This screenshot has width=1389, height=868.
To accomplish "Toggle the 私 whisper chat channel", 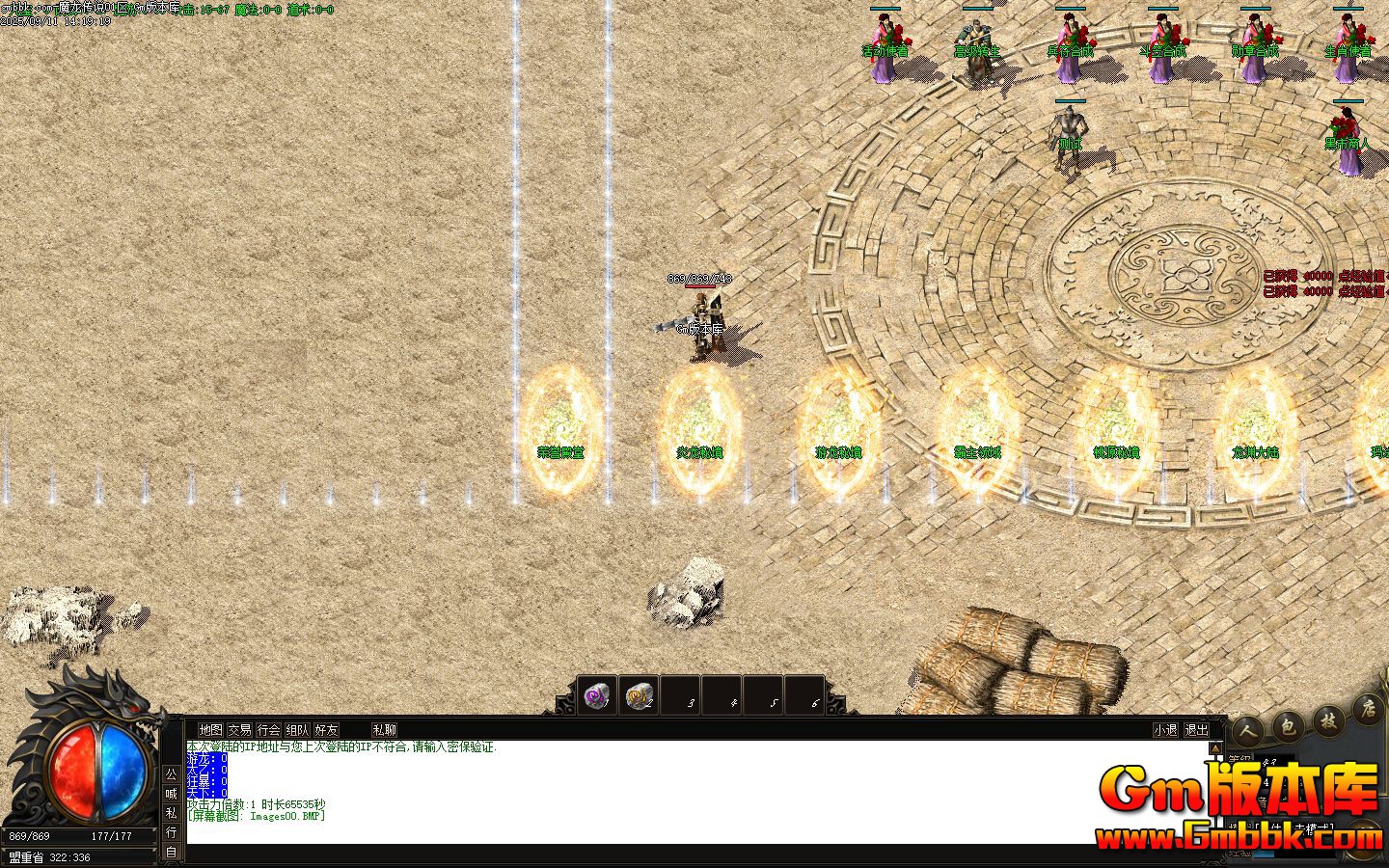I will tap(172, 813).
